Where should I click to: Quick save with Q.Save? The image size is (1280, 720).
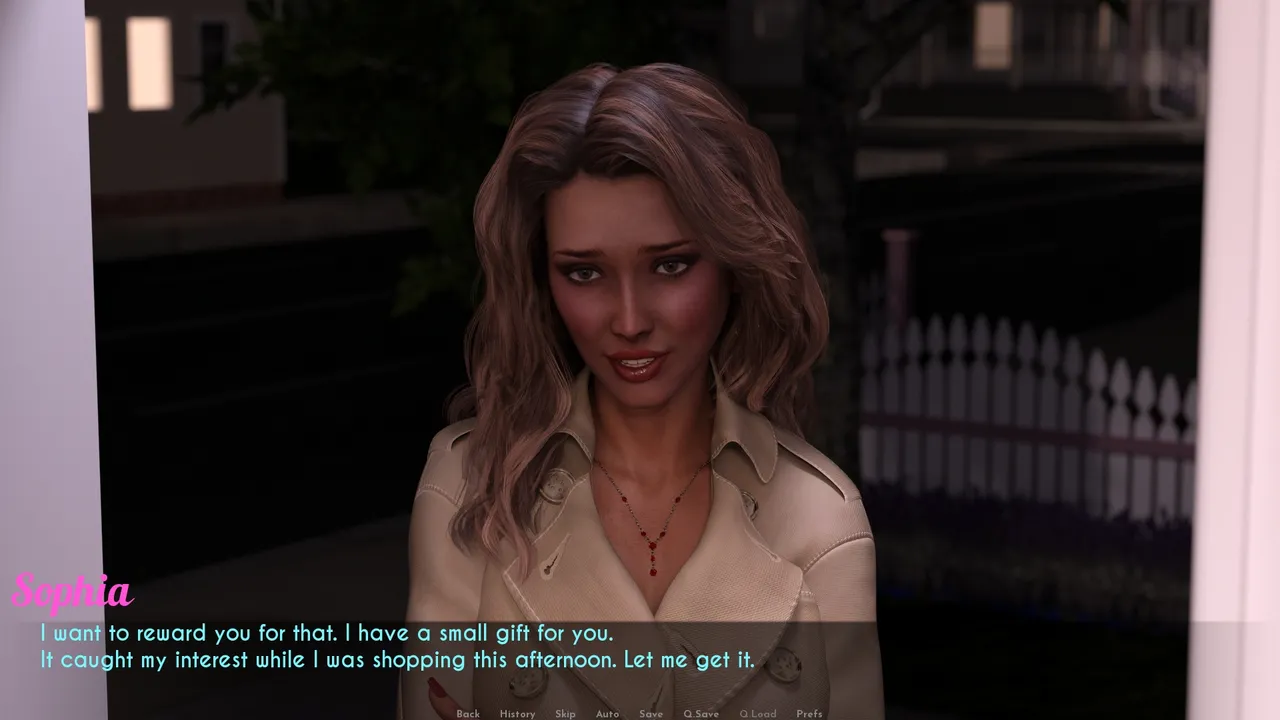[701, 714]
